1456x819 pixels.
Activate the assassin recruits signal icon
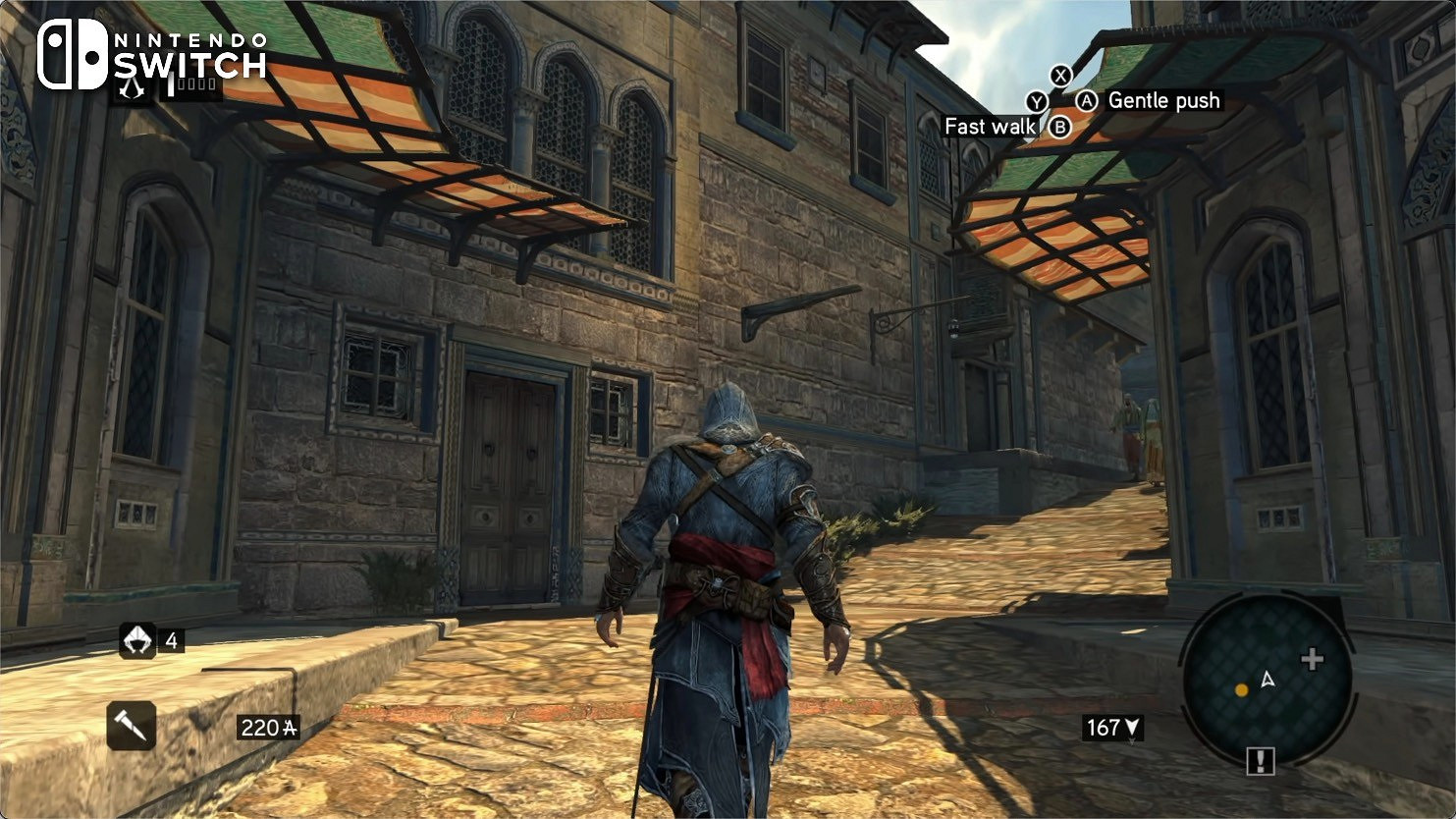(x=137, y=641)
